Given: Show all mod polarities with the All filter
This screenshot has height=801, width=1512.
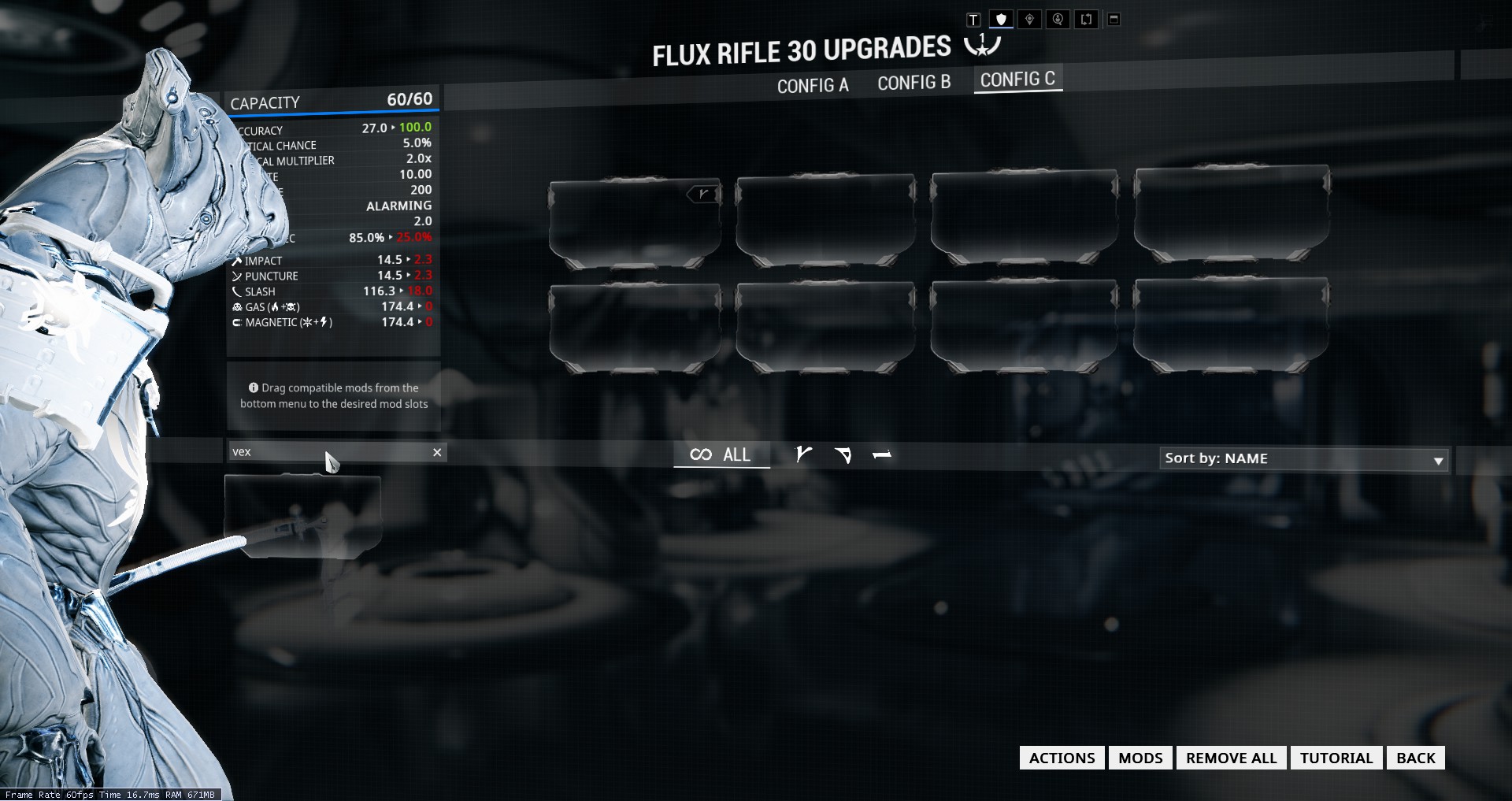Looking at the screenshot, I should (x=721, y=454).
